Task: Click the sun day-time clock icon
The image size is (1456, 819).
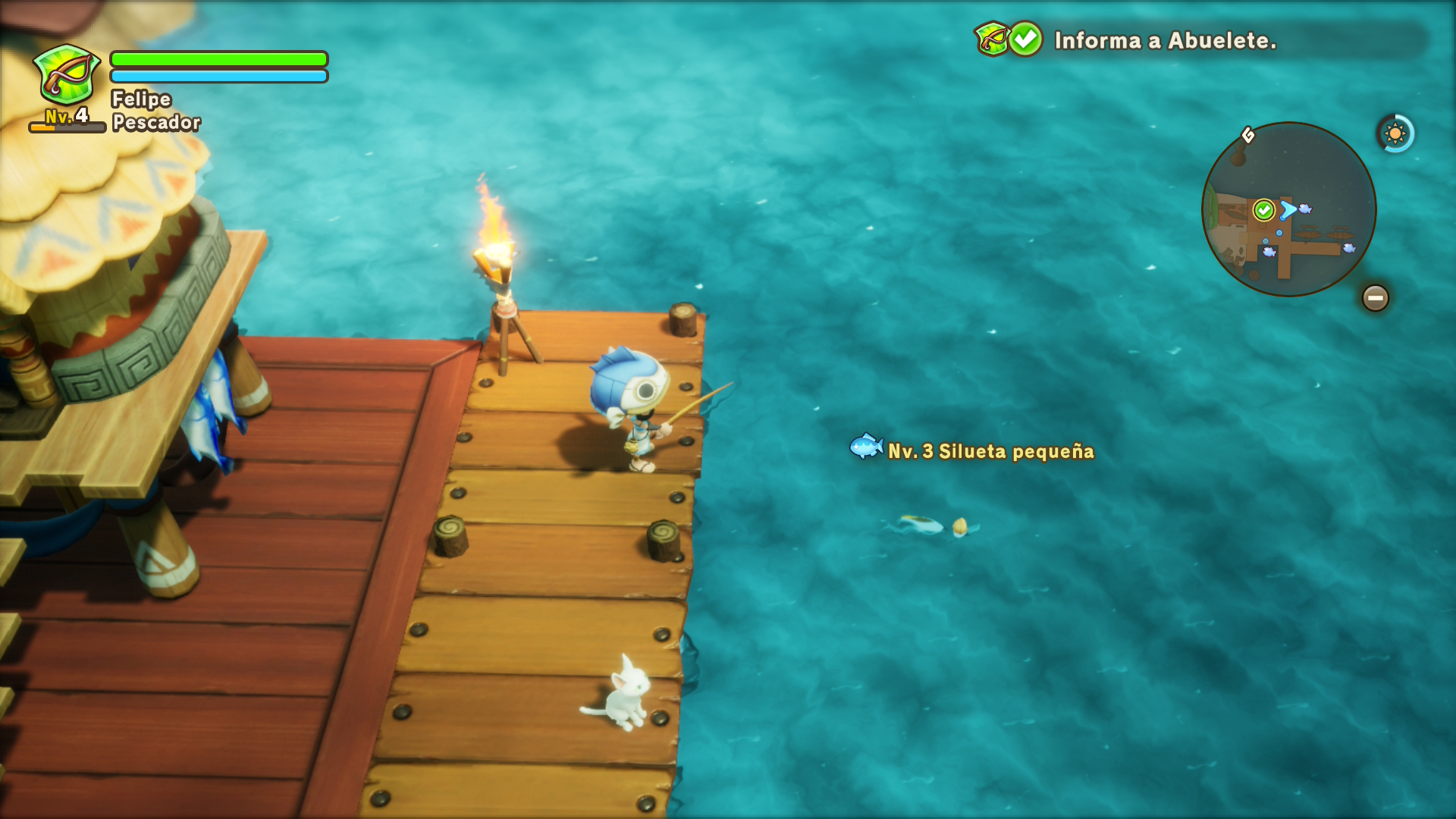Action: (x=1395, y=134)
